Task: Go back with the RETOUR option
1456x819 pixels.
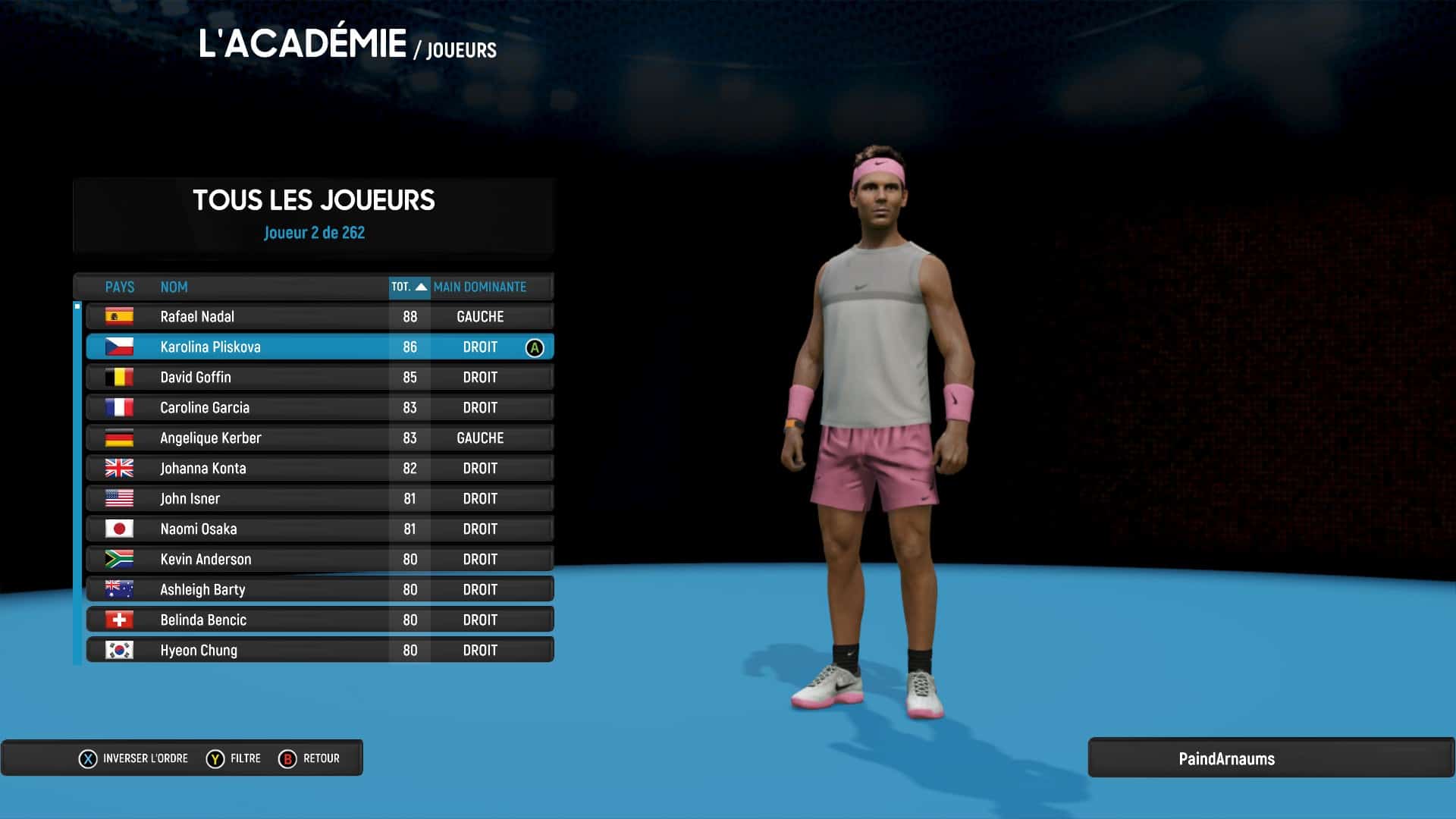Action: click(x=309, y=758)
